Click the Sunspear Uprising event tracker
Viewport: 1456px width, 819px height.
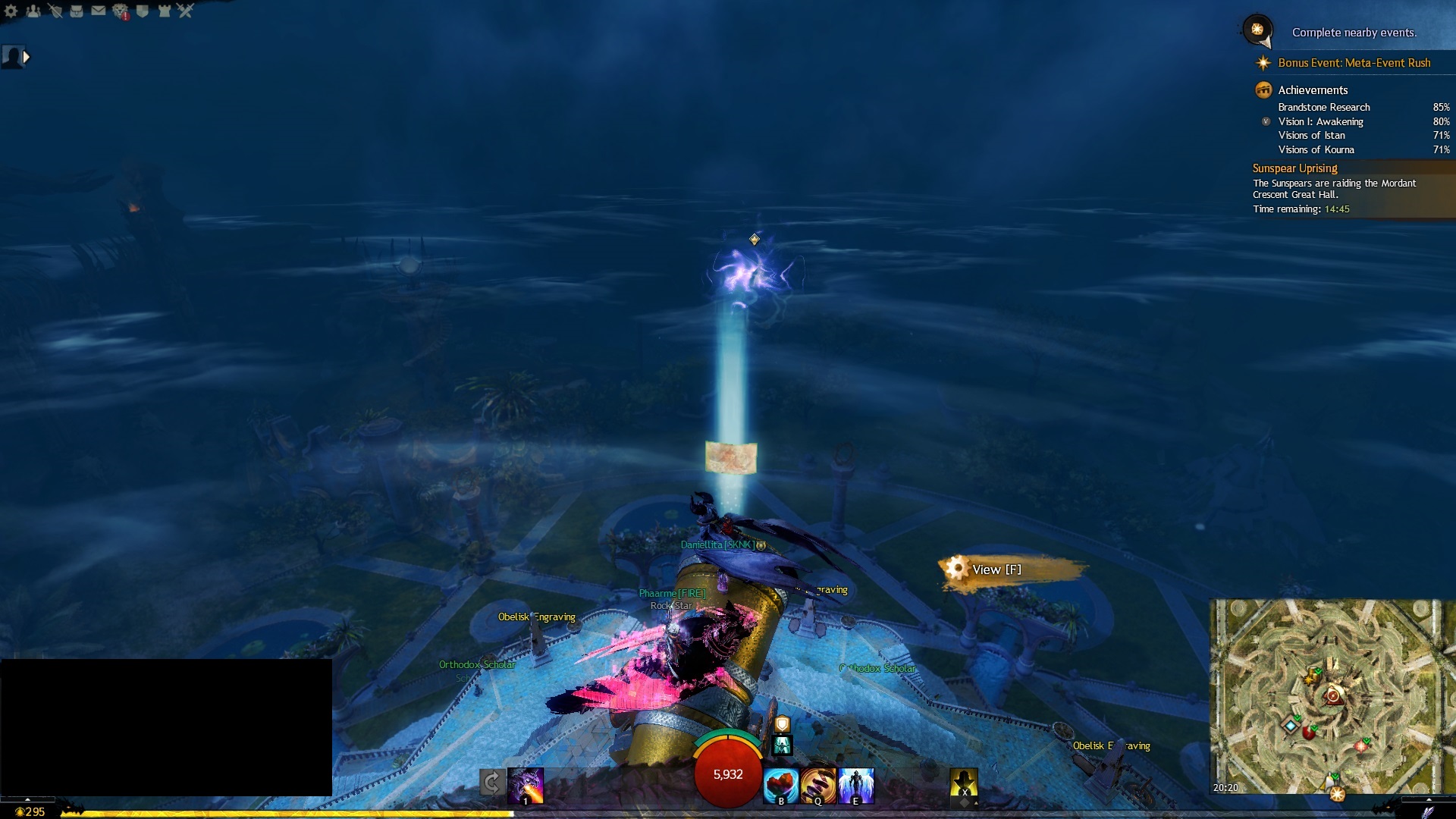[1294, 168]
